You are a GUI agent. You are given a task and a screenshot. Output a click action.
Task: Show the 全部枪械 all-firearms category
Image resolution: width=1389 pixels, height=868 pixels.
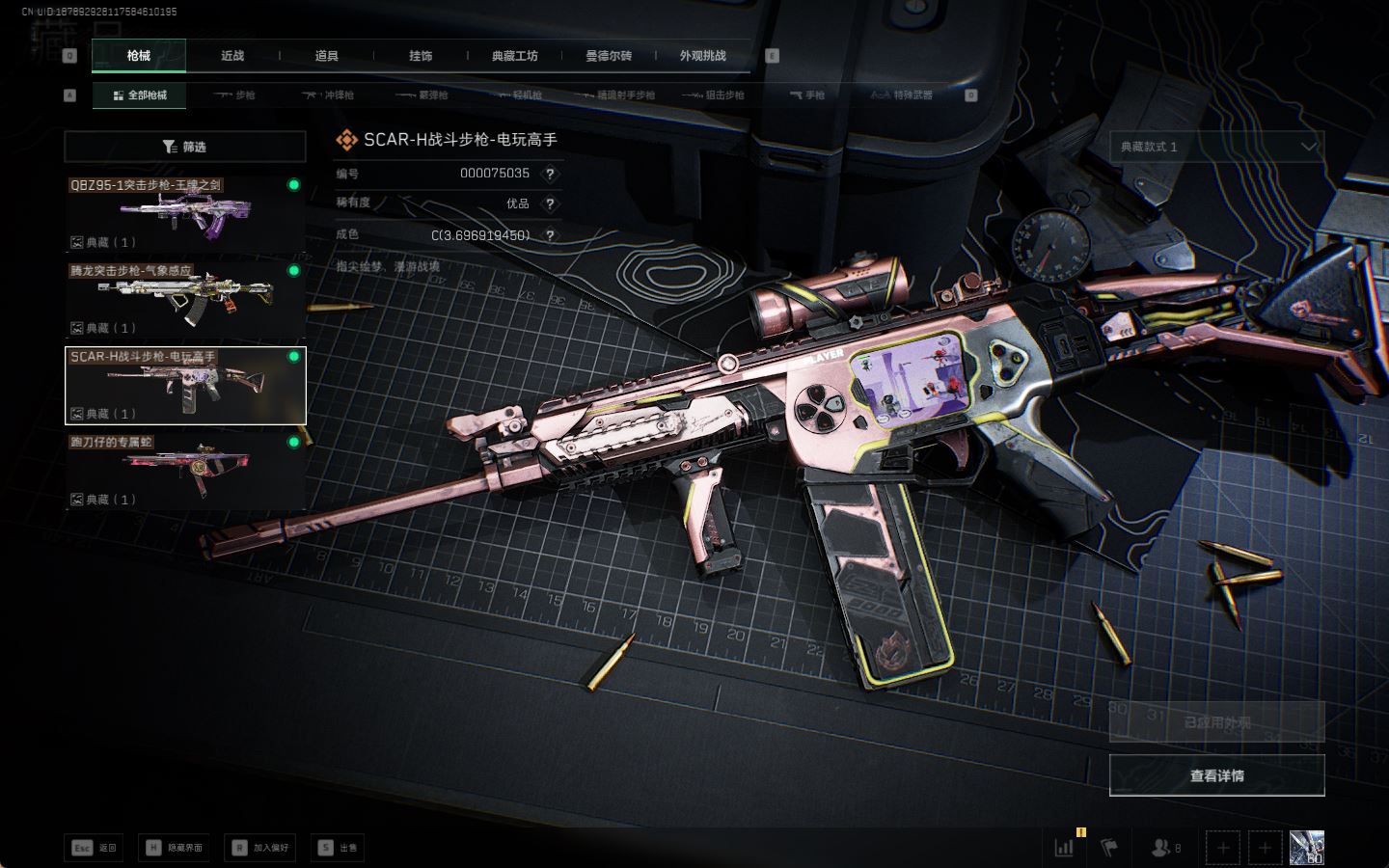click(140, 95)
